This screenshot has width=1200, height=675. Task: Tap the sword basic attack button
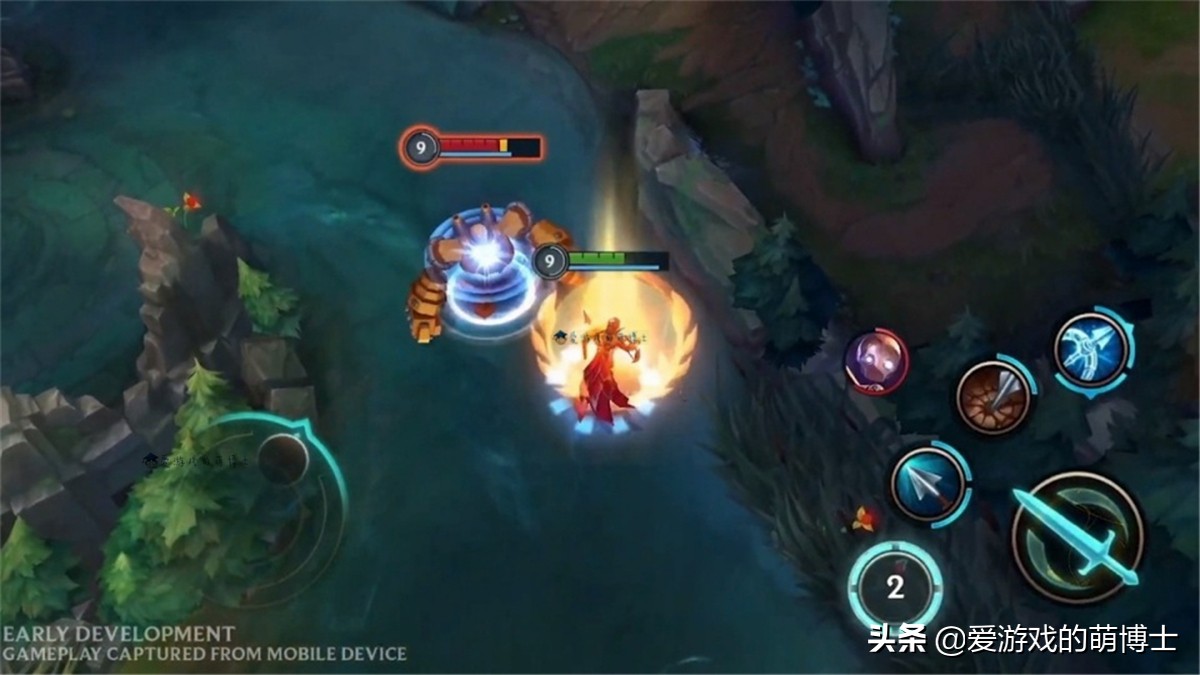pos(1076,538)
